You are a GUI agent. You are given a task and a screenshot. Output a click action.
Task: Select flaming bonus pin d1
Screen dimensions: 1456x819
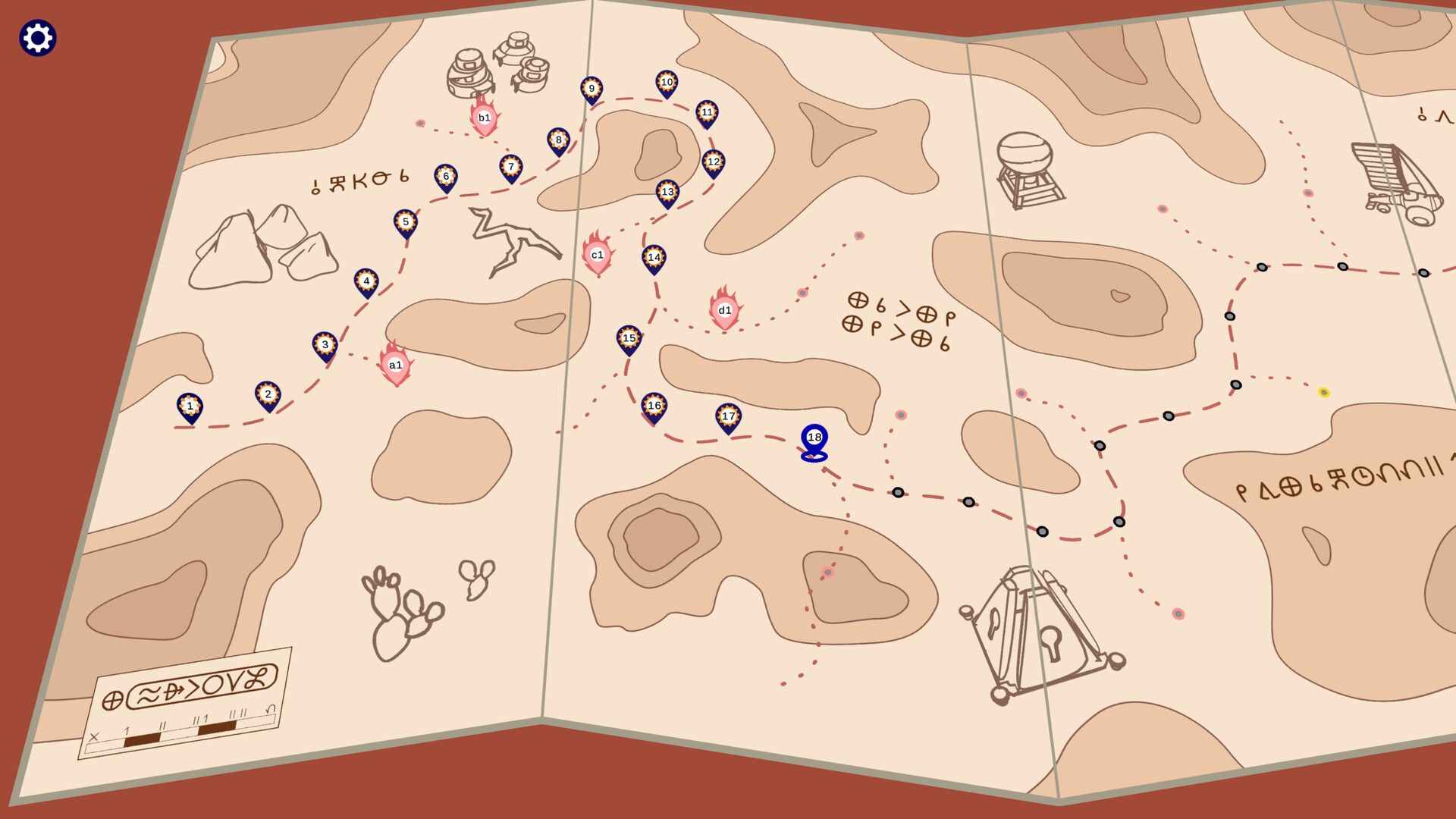724,310
